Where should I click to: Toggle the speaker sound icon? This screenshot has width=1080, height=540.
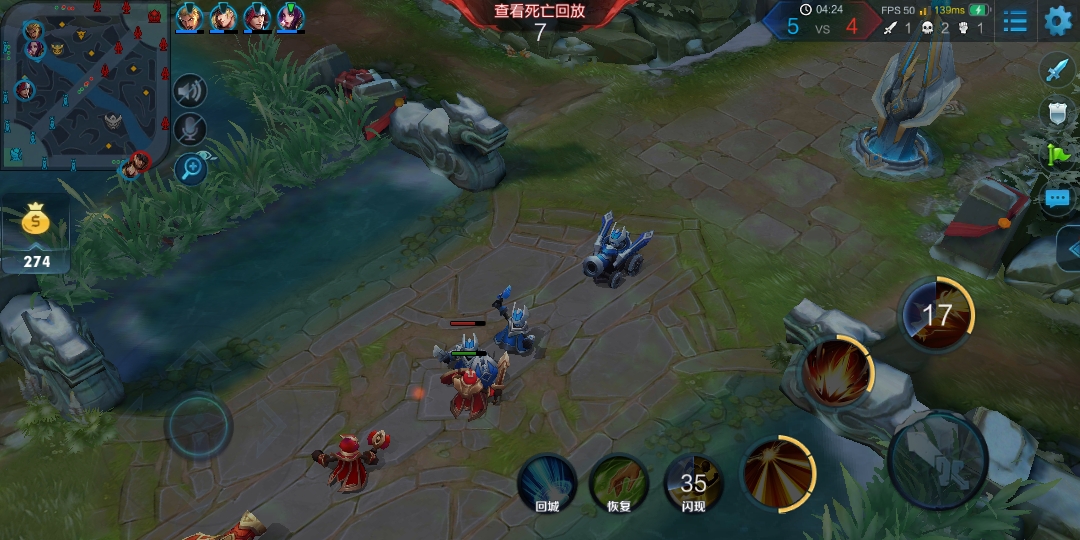click(189, 92)
